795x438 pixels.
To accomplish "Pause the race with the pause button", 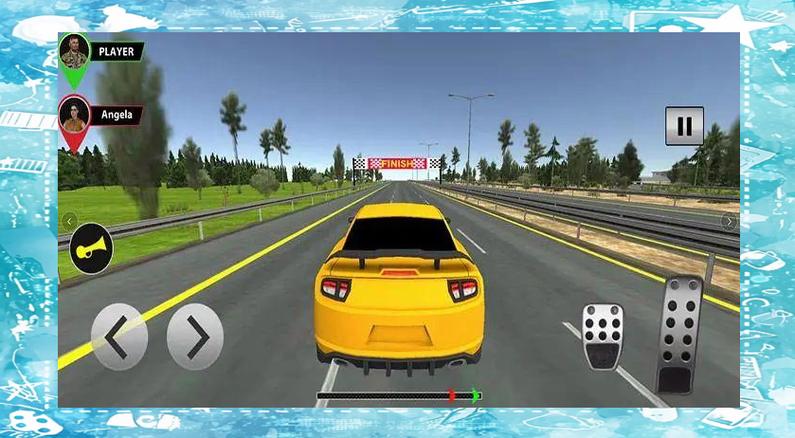I will click(684, 126).
